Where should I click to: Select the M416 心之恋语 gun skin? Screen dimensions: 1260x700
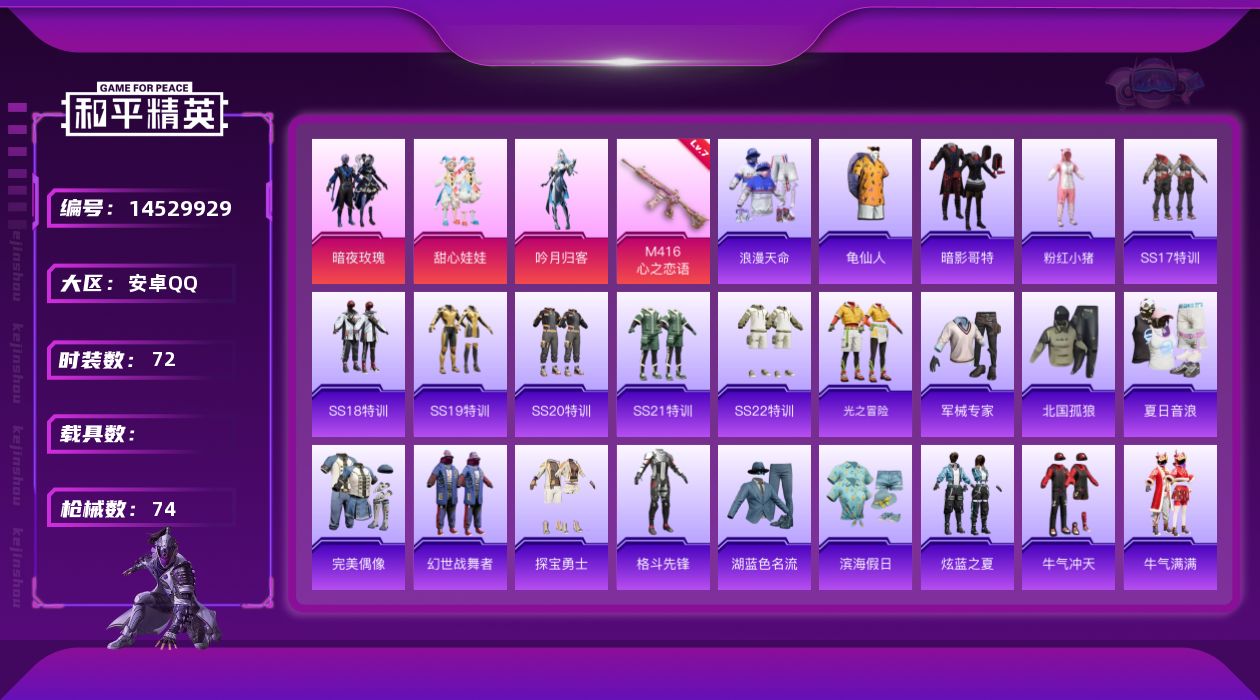coord(663,210)
